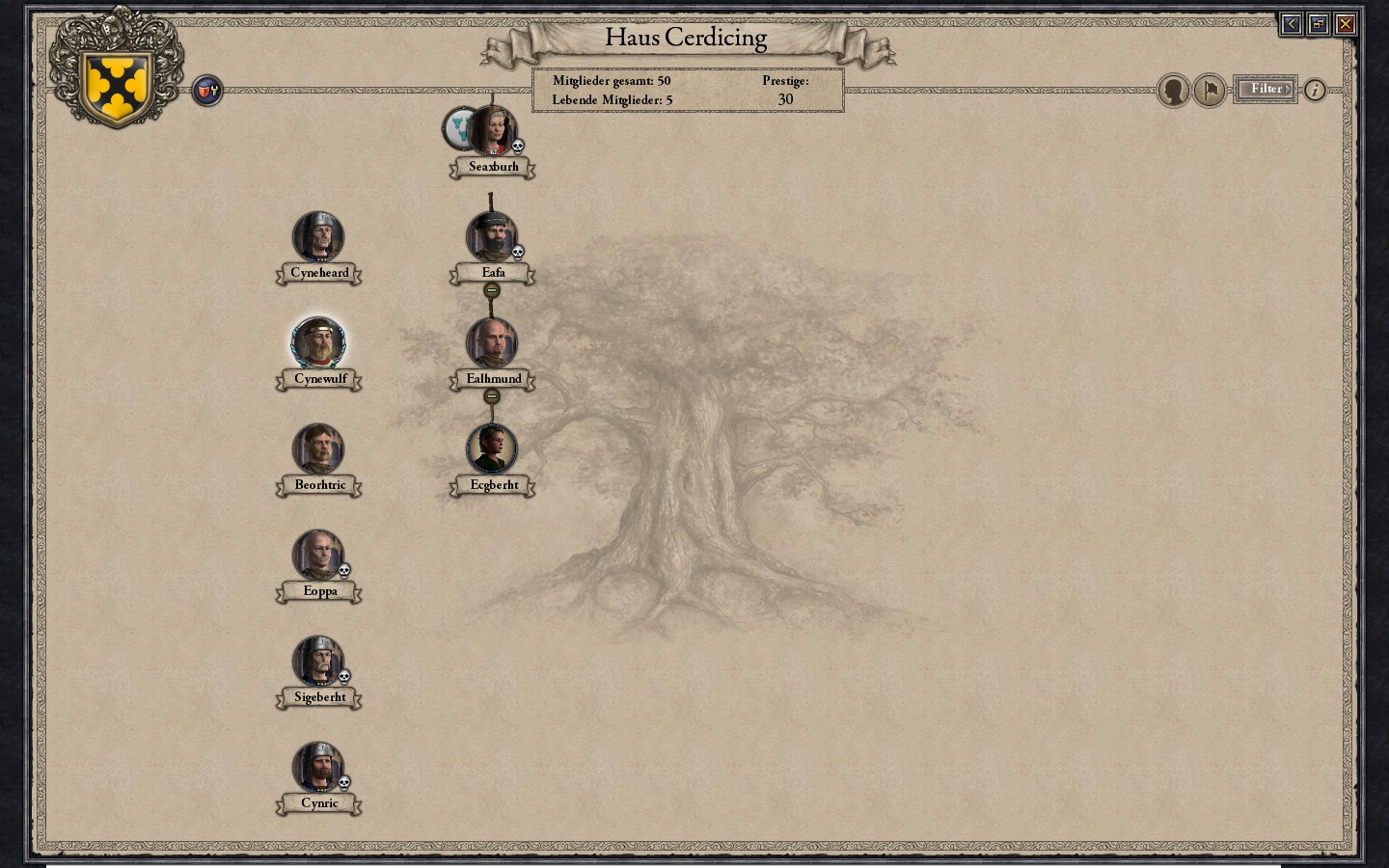Click the previous-window arrow button
This screenshot has width=1389, height=868.
[x=1291, y=24]
